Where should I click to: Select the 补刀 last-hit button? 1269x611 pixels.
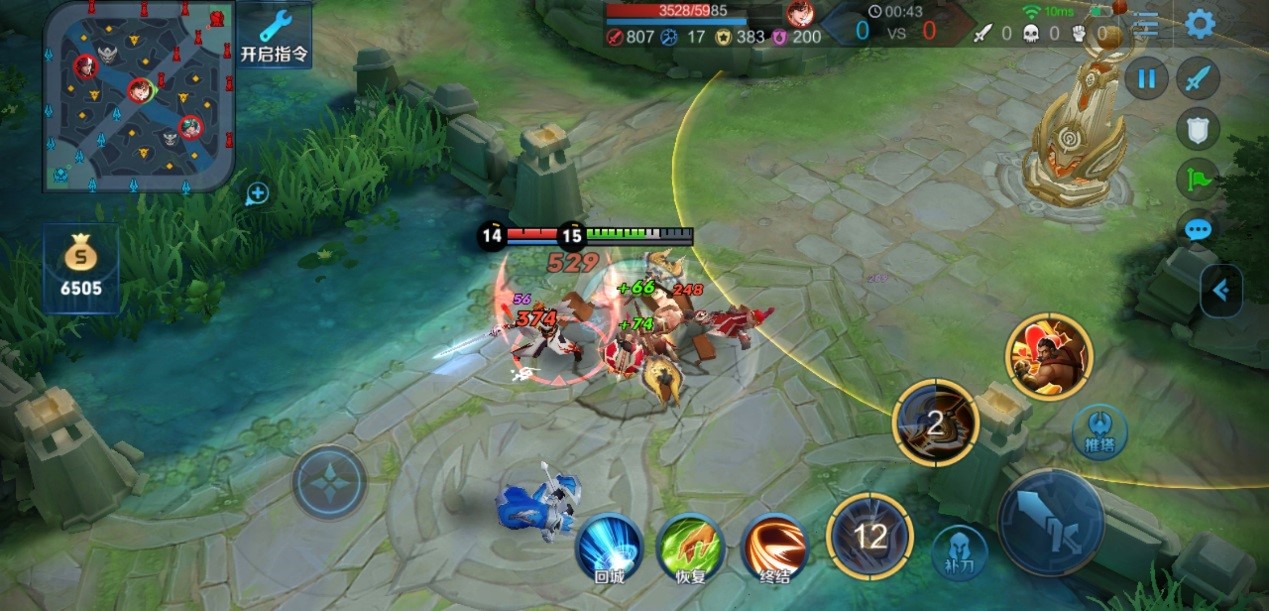click(x=959, y=552)
